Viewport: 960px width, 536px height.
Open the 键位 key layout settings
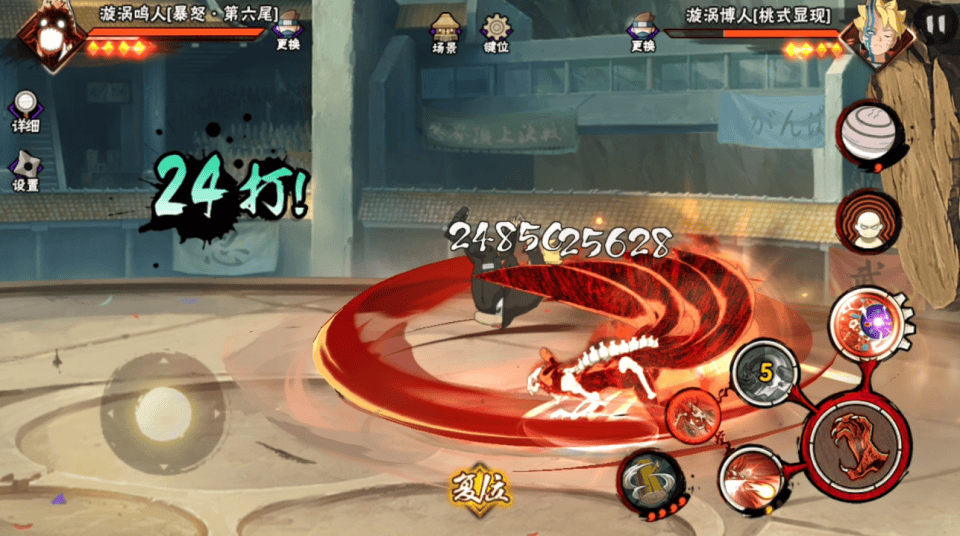tap(496, 32)
